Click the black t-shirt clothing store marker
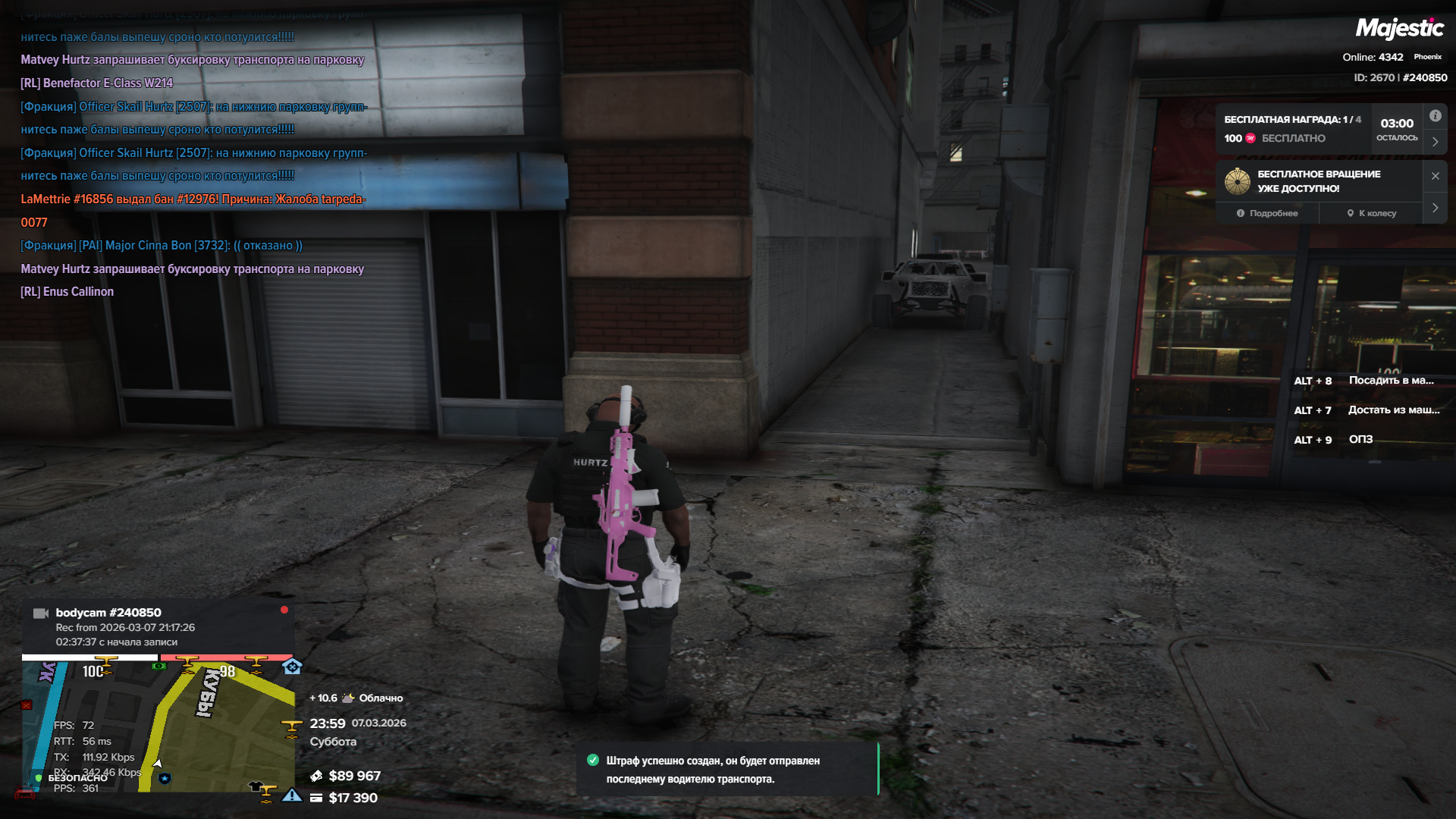 click(x=255, y=787)
